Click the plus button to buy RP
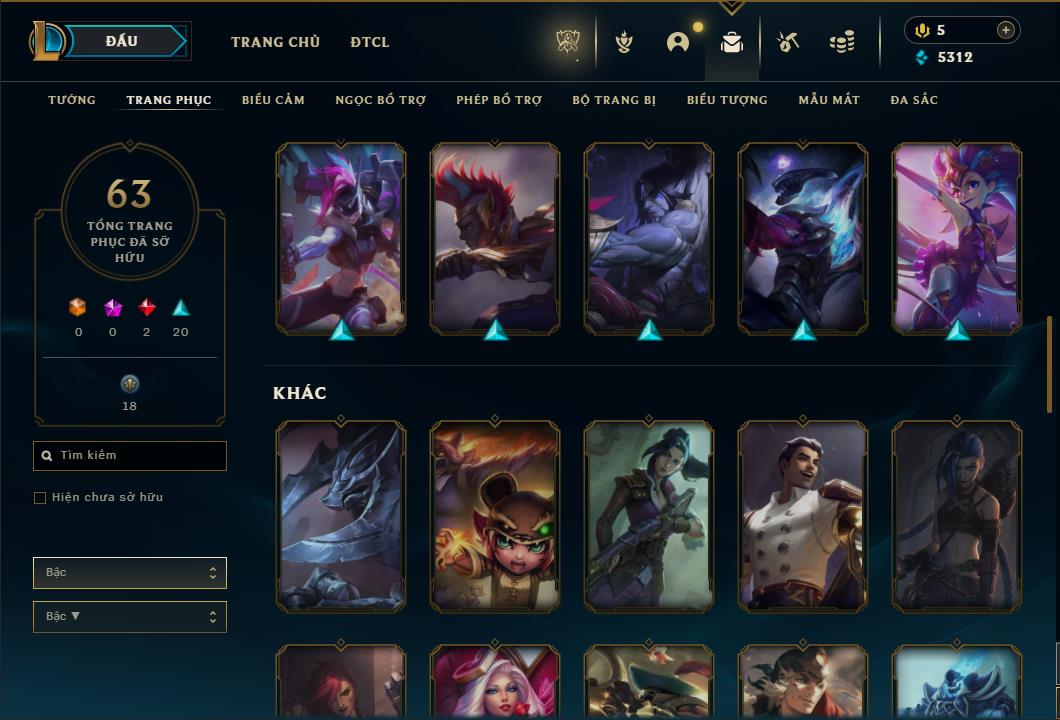1060x720 pixels. [x=1006, y=30]
